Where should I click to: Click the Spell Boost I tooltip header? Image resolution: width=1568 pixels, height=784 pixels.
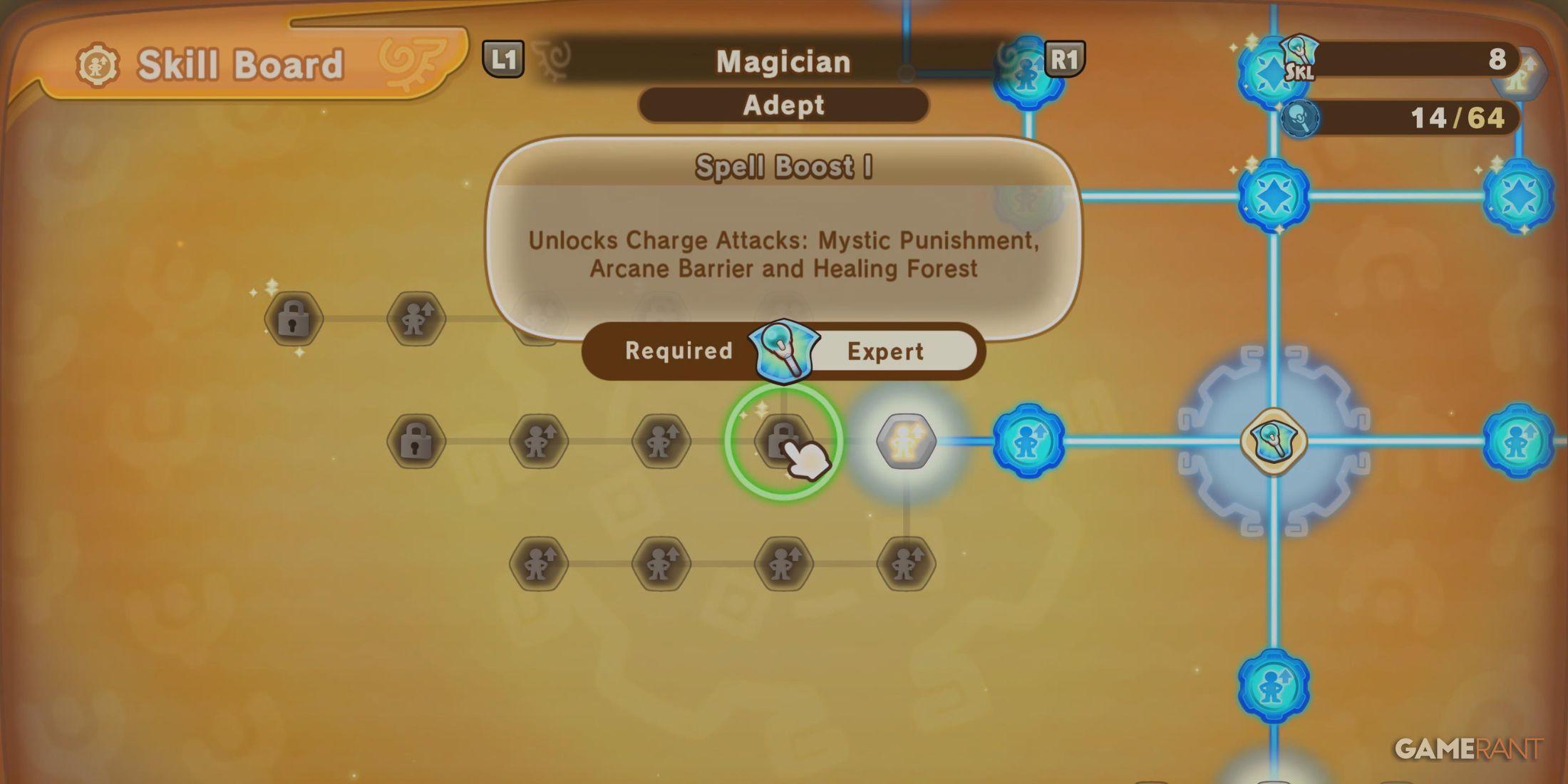point(784,167)
